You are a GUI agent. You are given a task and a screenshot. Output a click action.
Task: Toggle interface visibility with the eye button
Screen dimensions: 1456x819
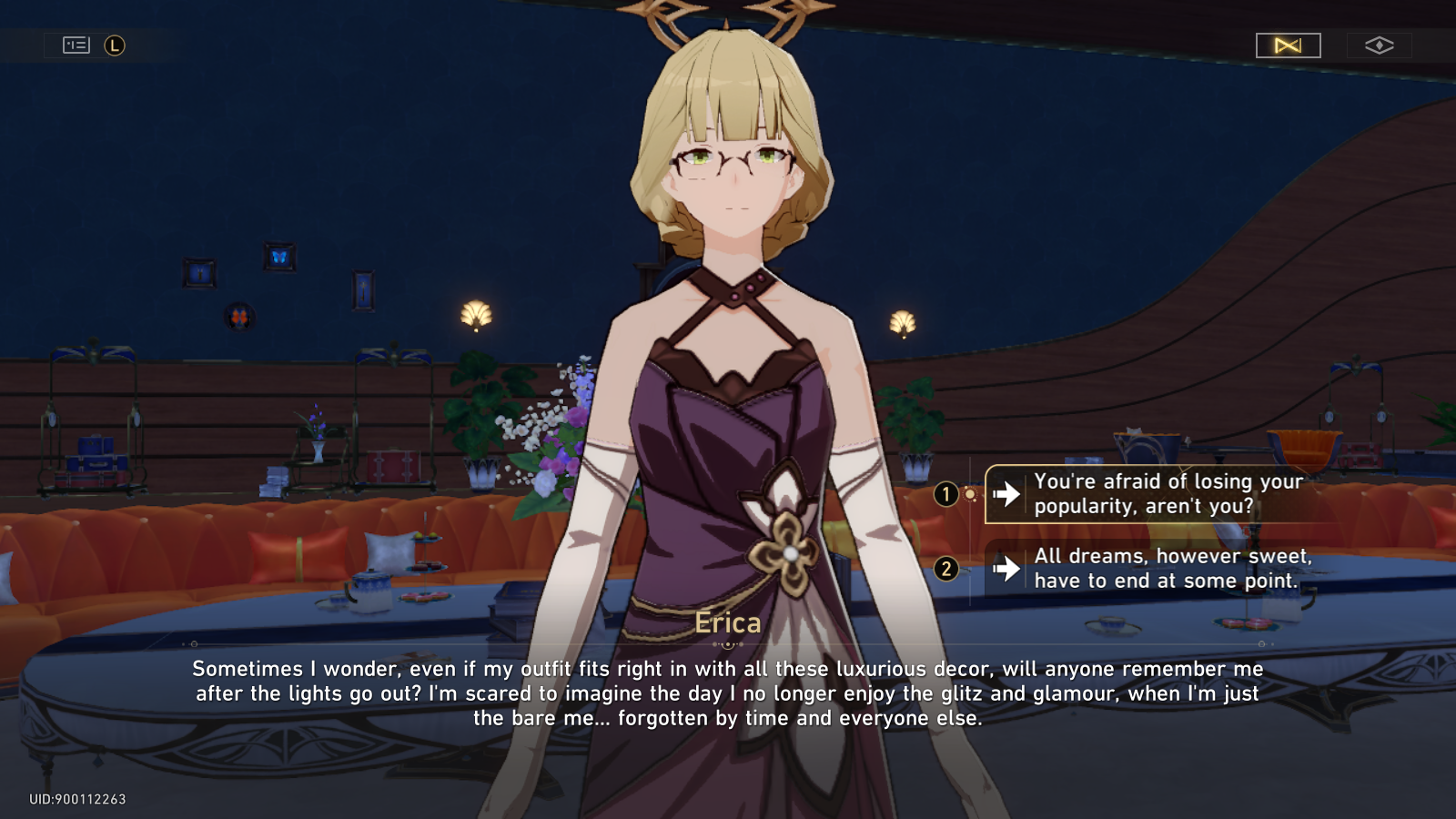tap(1380, 44)
